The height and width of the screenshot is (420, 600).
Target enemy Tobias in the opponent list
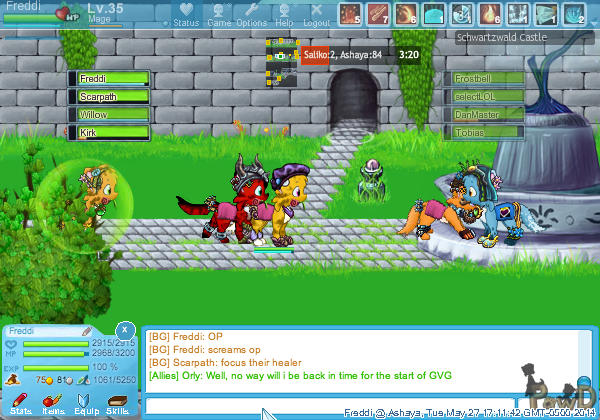[485, 133]
